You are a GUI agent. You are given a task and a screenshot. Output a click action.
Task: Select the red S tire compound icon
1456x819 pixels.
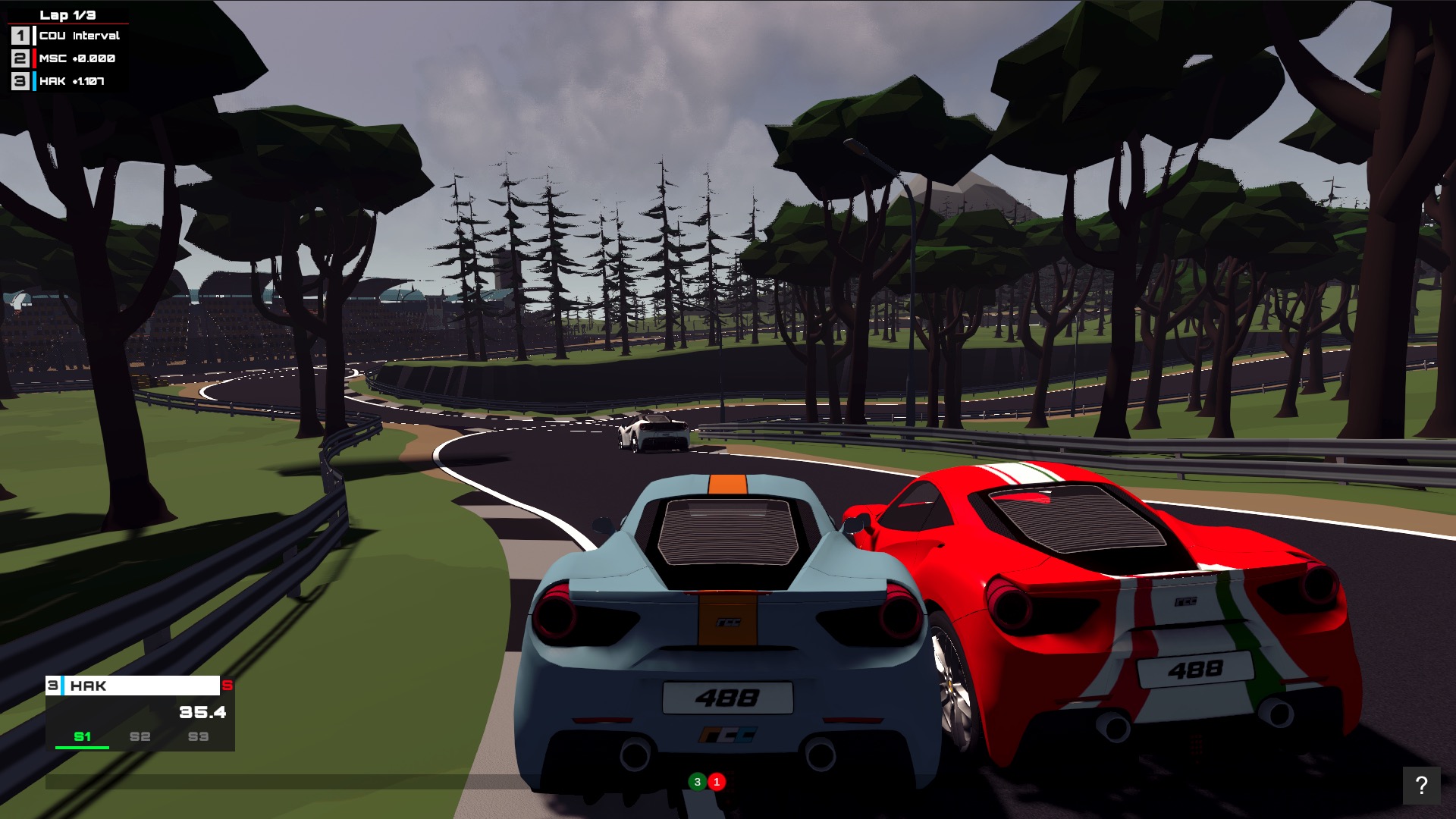click(x=228, y=686)
